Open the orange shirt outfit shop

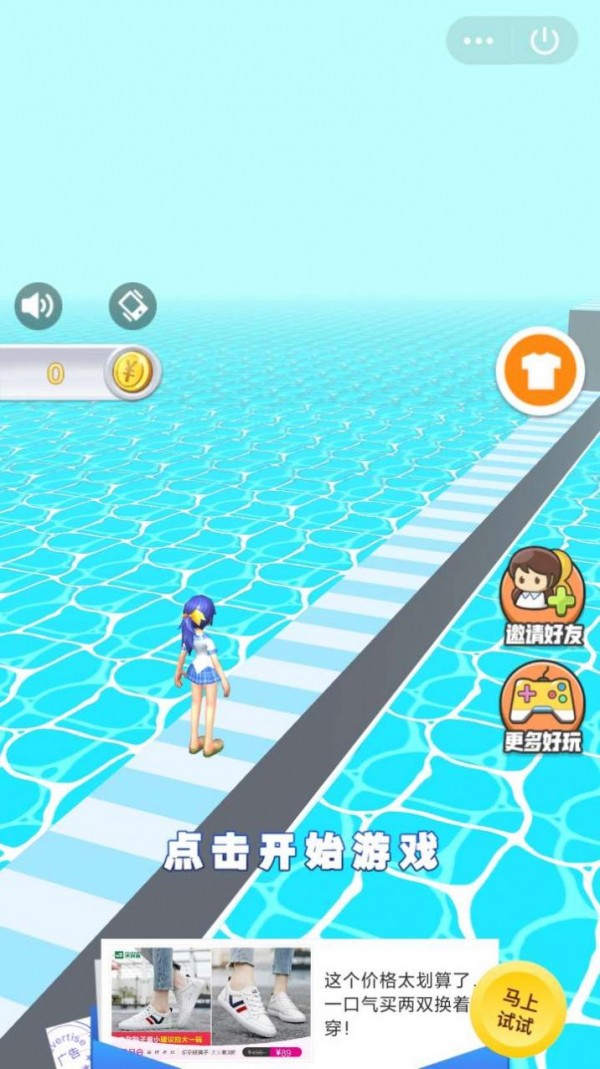click(x=540, y=372)
